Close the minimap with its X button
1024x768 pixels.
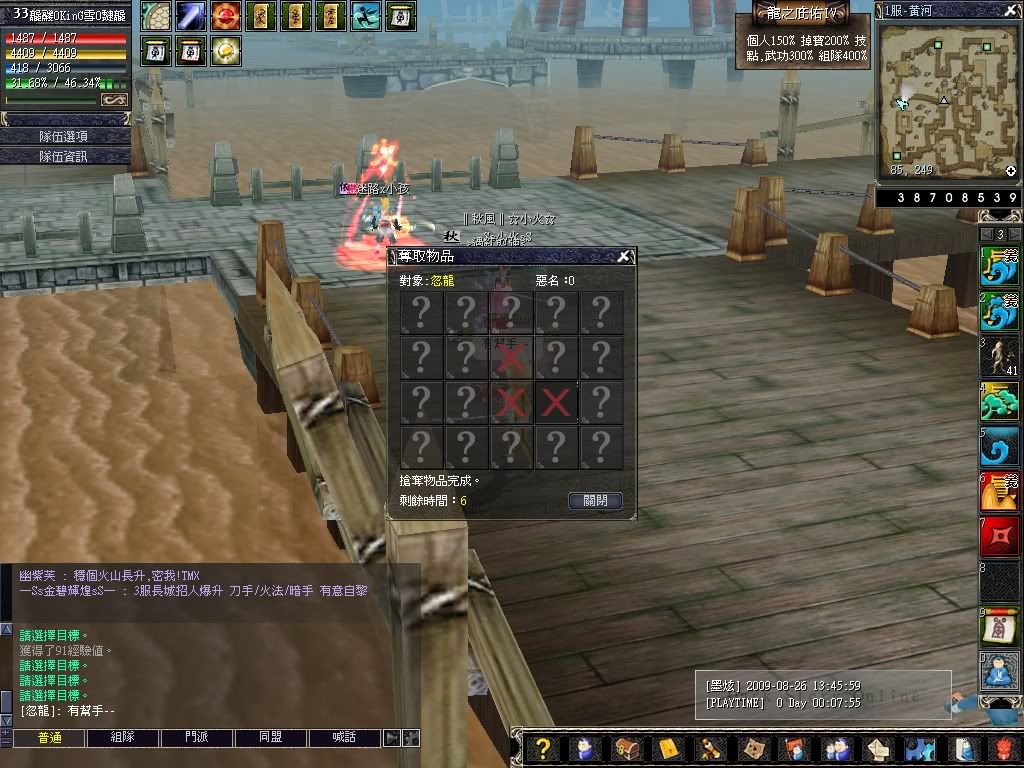[x=1011, y=9]
